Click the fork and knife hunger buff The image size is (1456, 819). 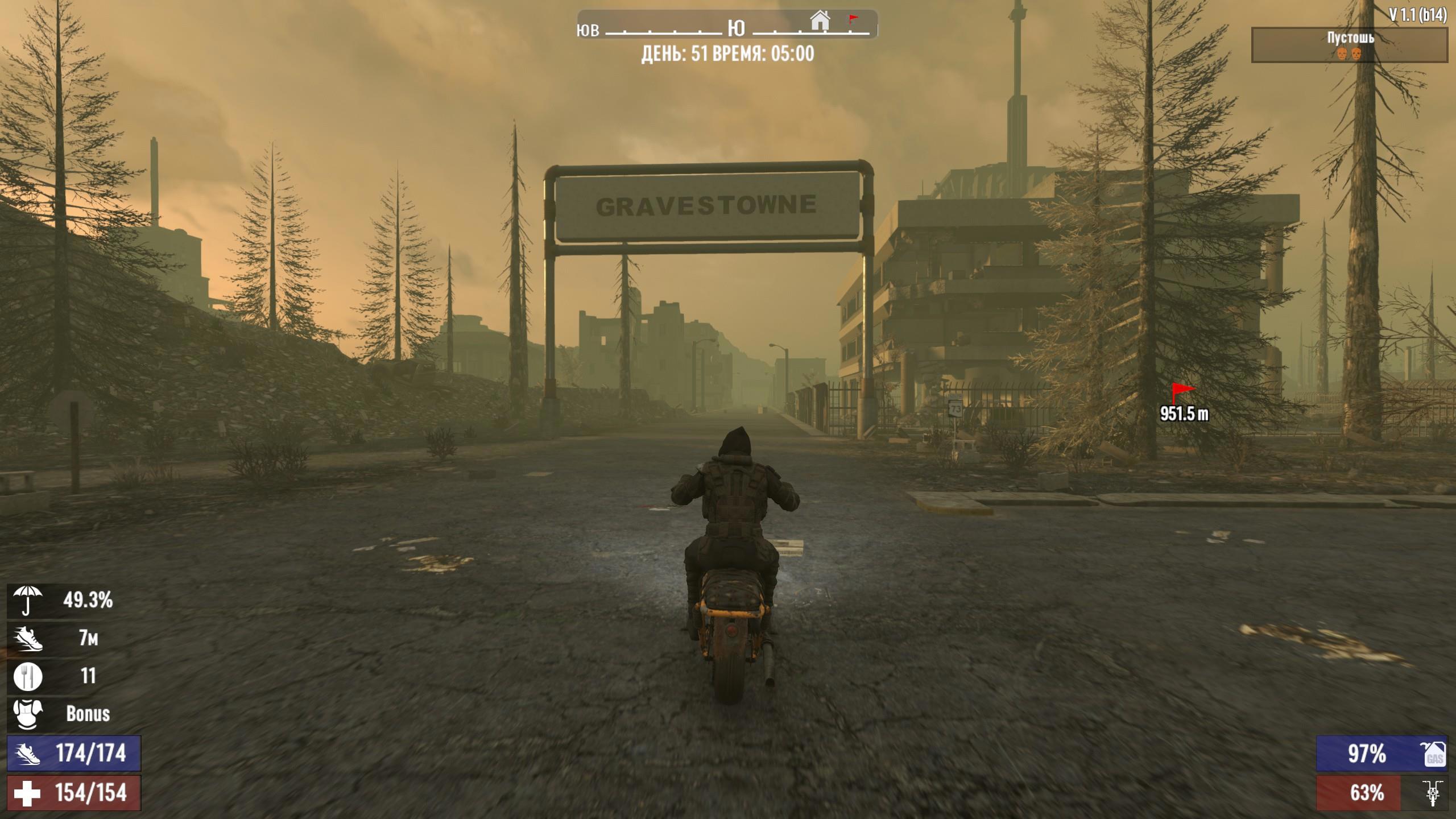click(x=27, y=676)
